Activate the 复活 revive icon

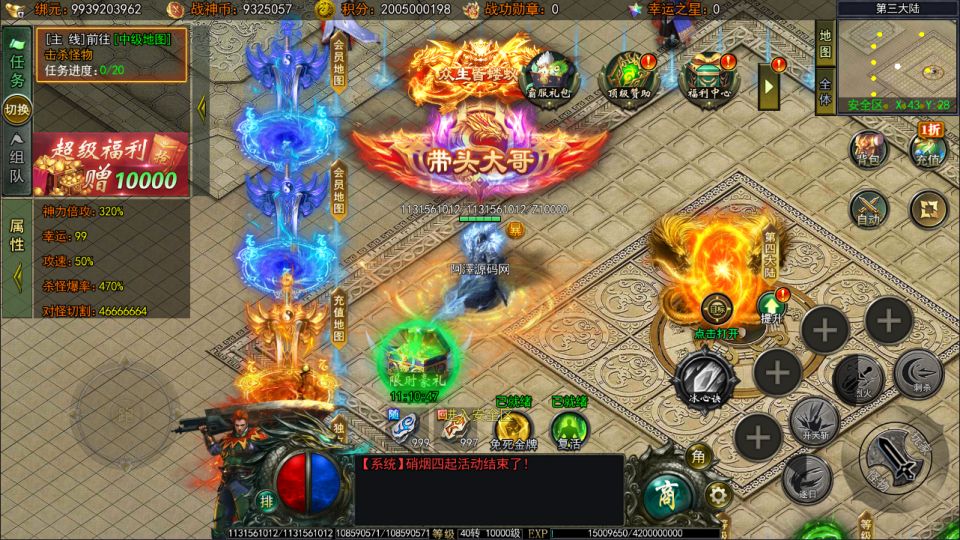coord(570,428)
